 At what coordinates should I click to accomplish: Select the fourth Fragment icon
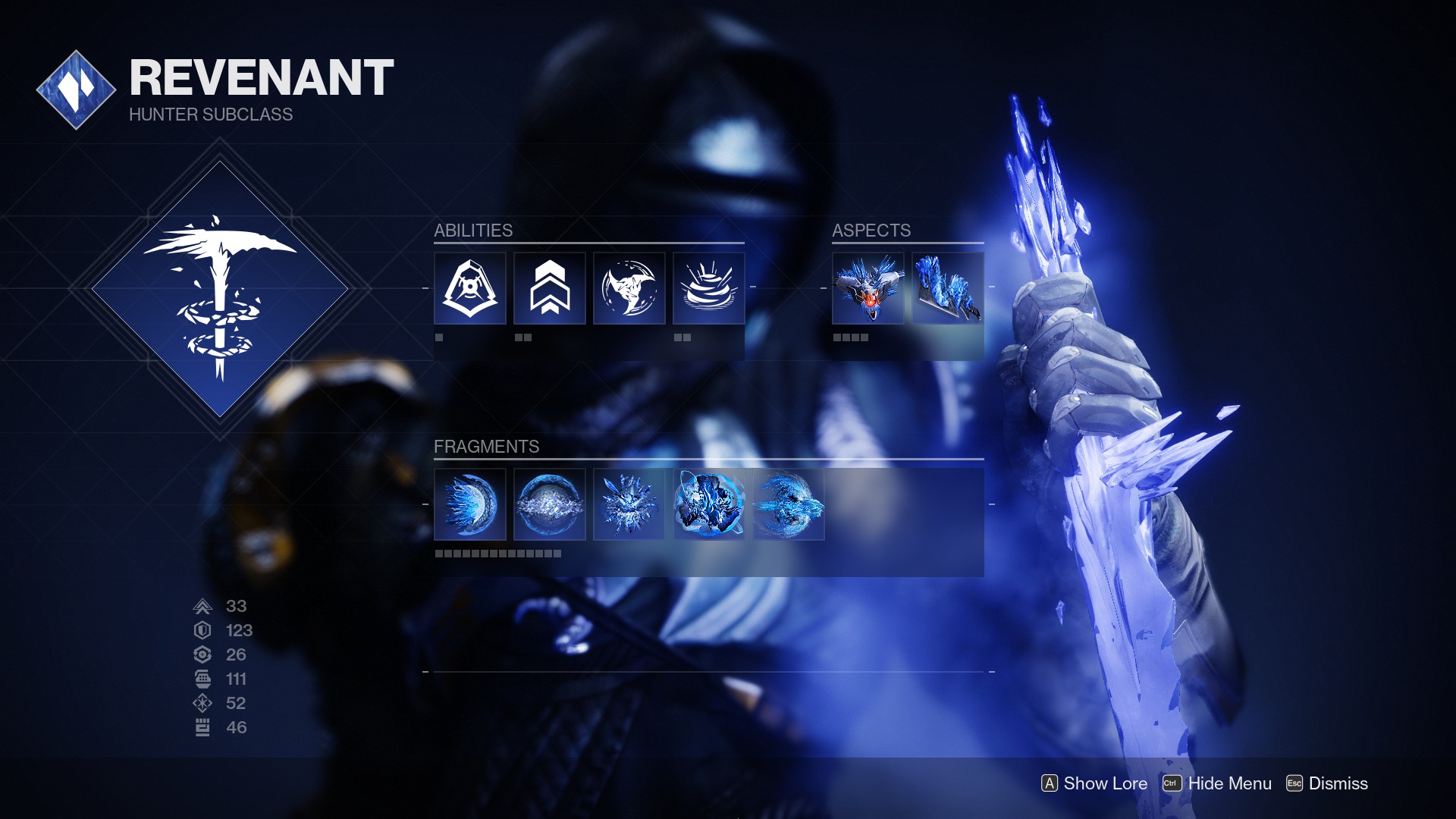[709, 504]
